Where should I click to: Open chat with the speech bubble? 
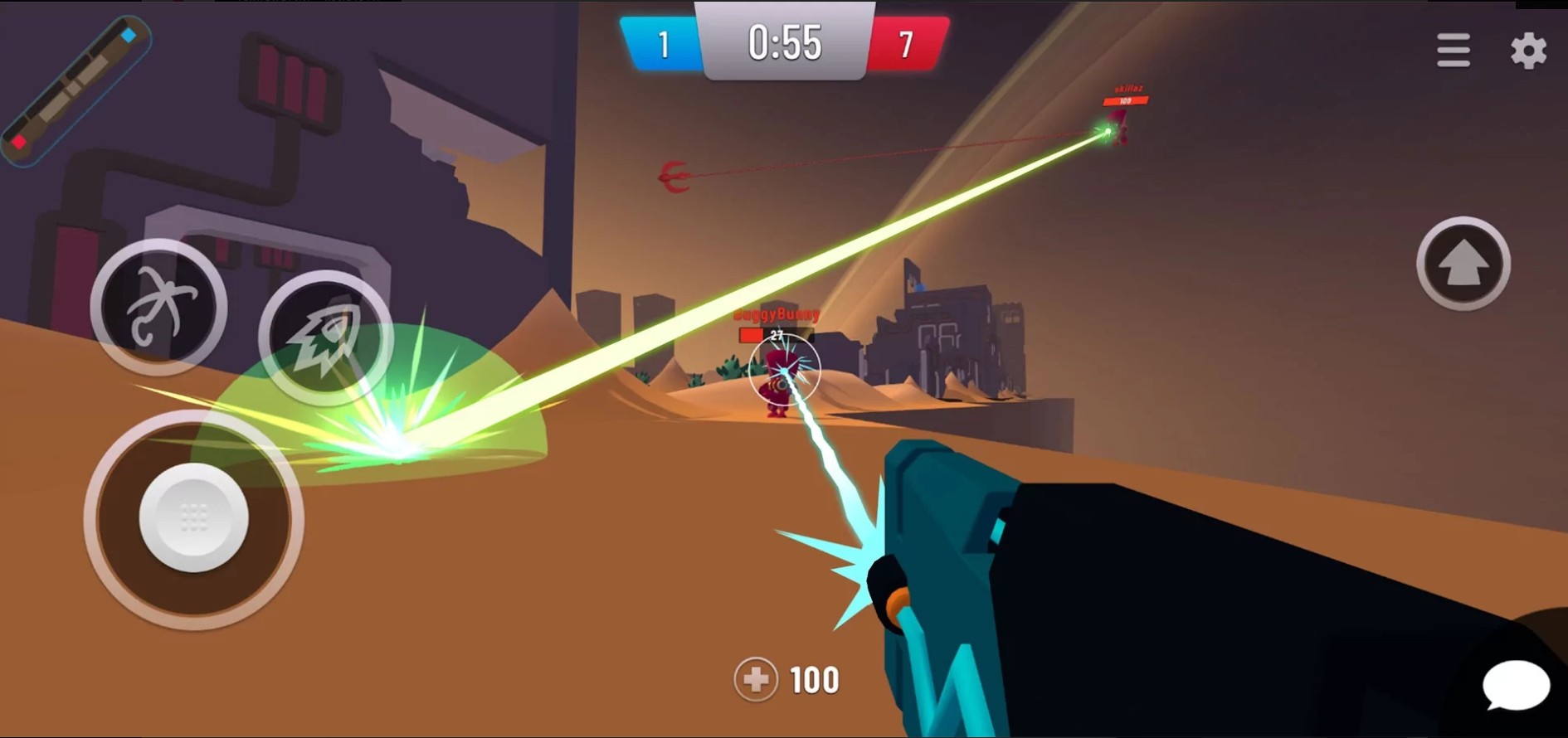[1516, 686]
